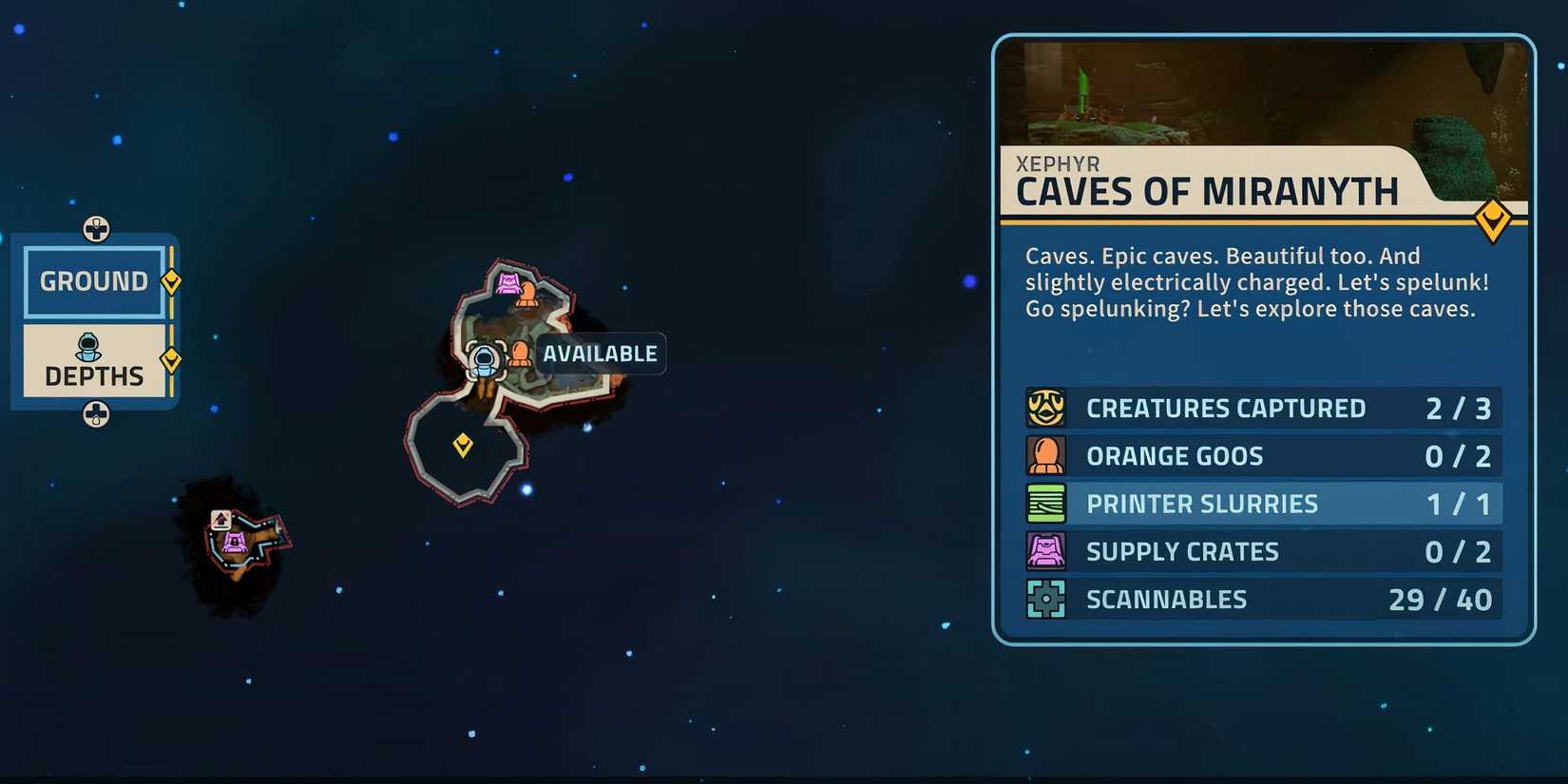
Task: Expand the yellow diamond marker beside GROUND
Action: click(x=171, y=279)
